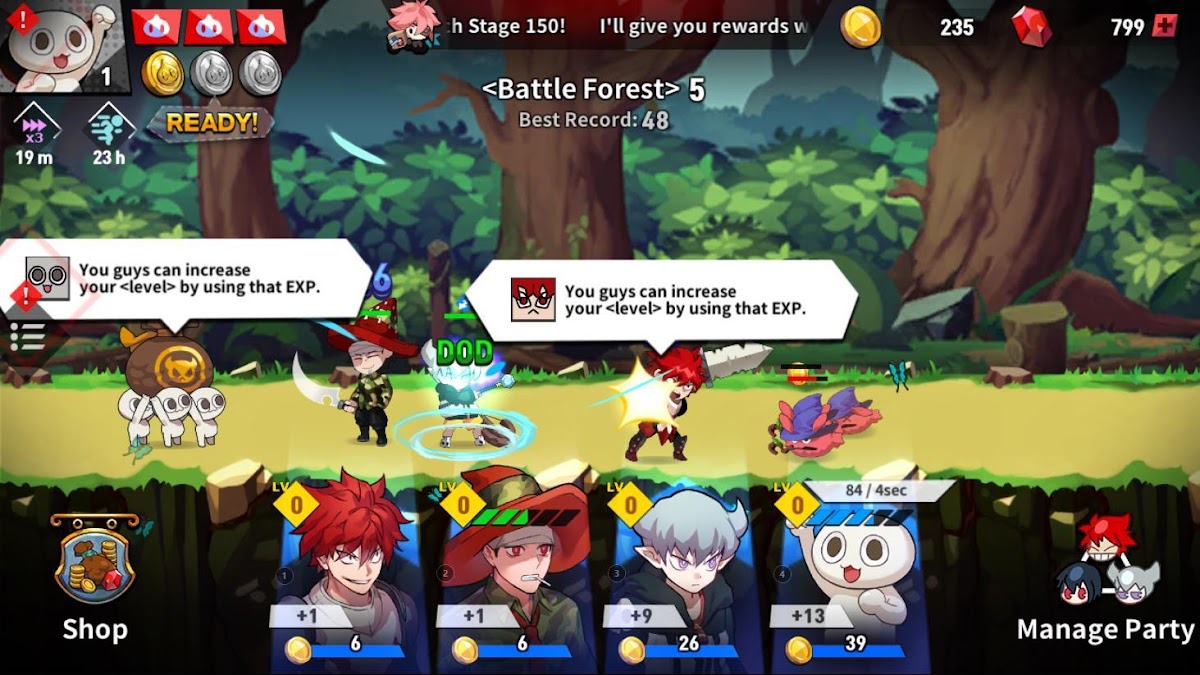This screenshot has height=675, width=1200.
Task: Add more red gems with the plus button
Action: 1165,27
